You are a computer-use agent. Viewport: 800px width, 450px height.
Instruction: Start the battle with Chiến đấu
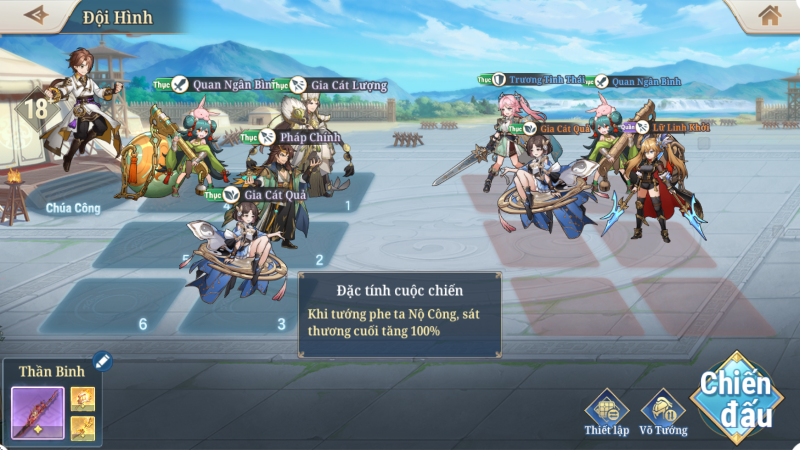pyautogui.click(x=735, y=394)
